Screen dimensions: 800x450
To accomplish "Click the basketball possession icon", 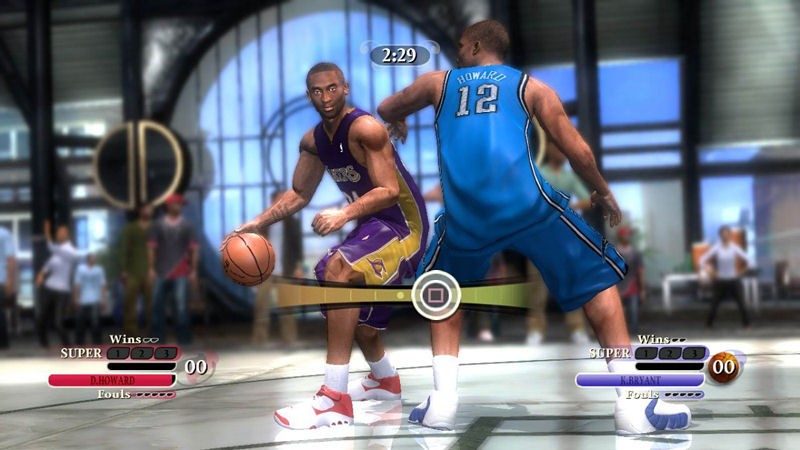I will coord(724,367).
